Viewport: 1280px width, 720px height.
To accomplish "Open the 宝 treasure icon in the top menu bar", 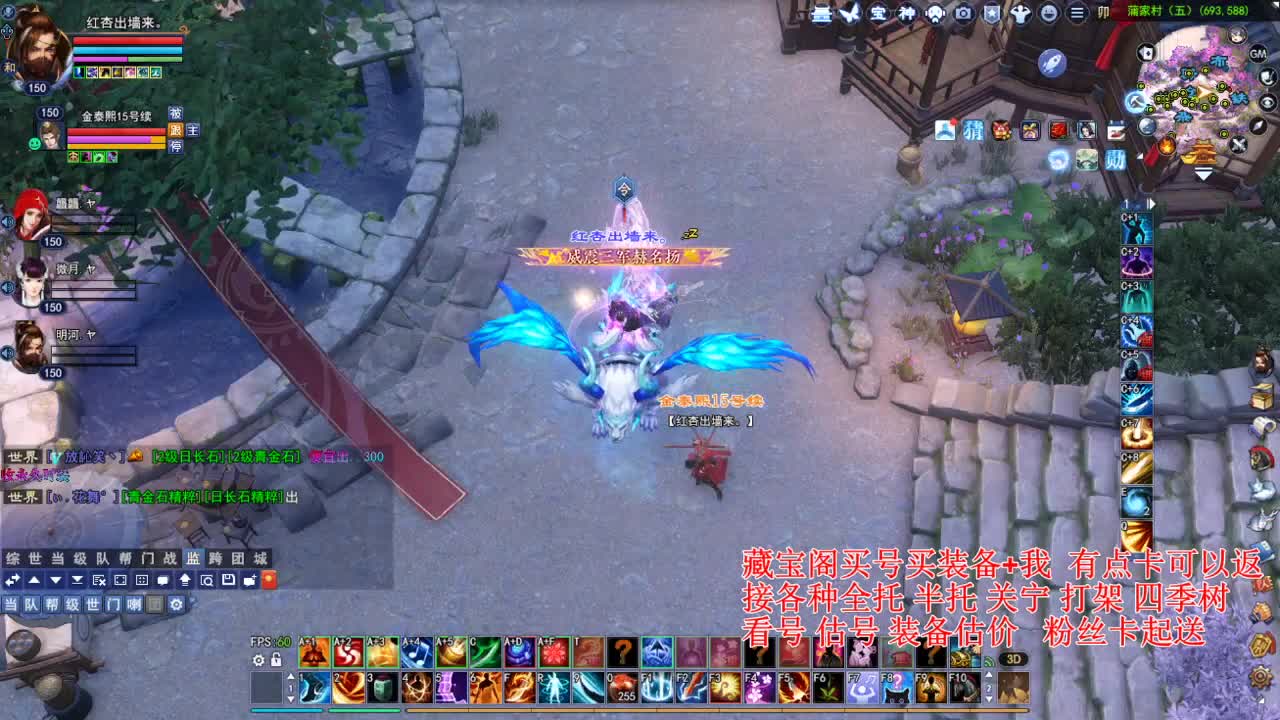I will click(879, 15).
